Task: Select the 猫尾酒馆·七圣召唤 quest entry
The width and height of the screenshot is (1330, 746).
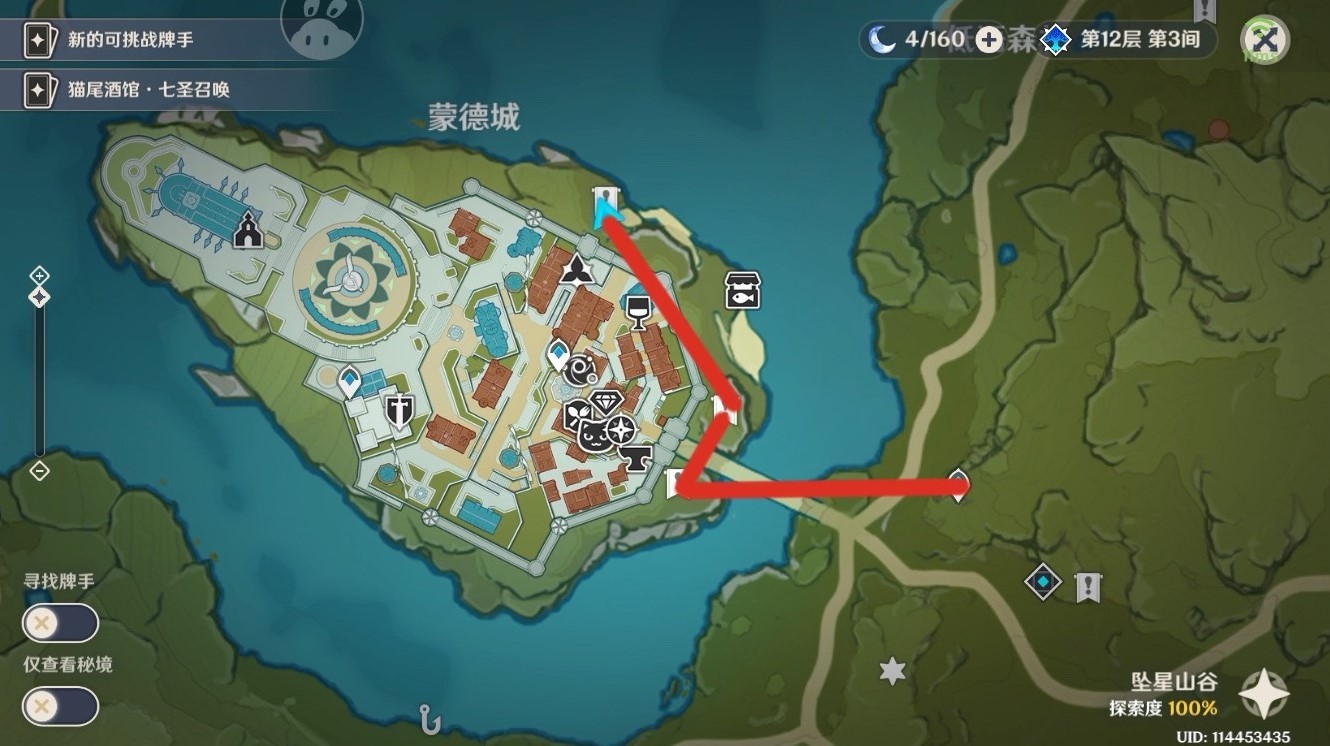Action: (150, 90)
